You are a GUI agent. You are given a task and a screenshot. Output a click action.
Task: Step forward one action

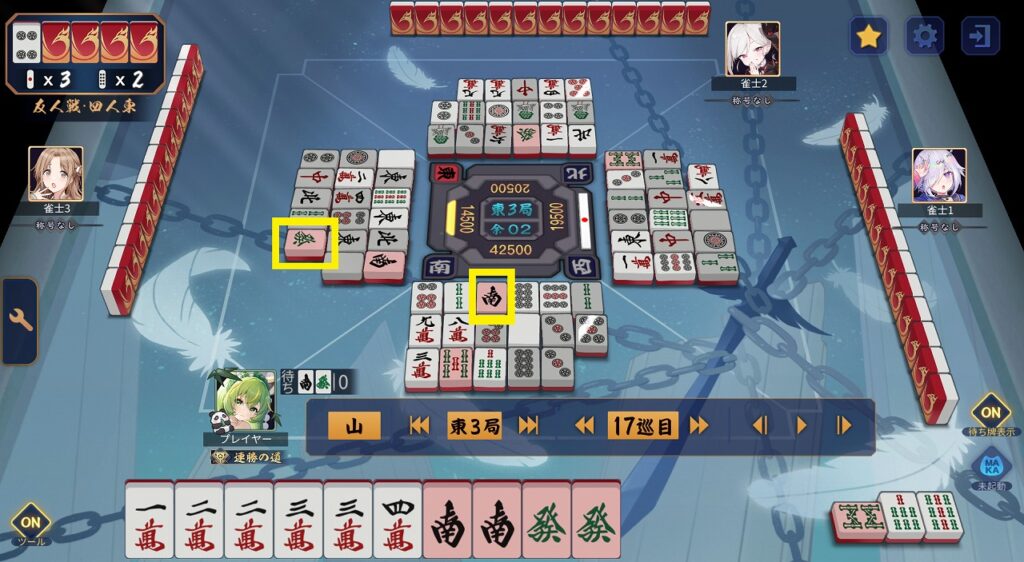pos(844,426)
